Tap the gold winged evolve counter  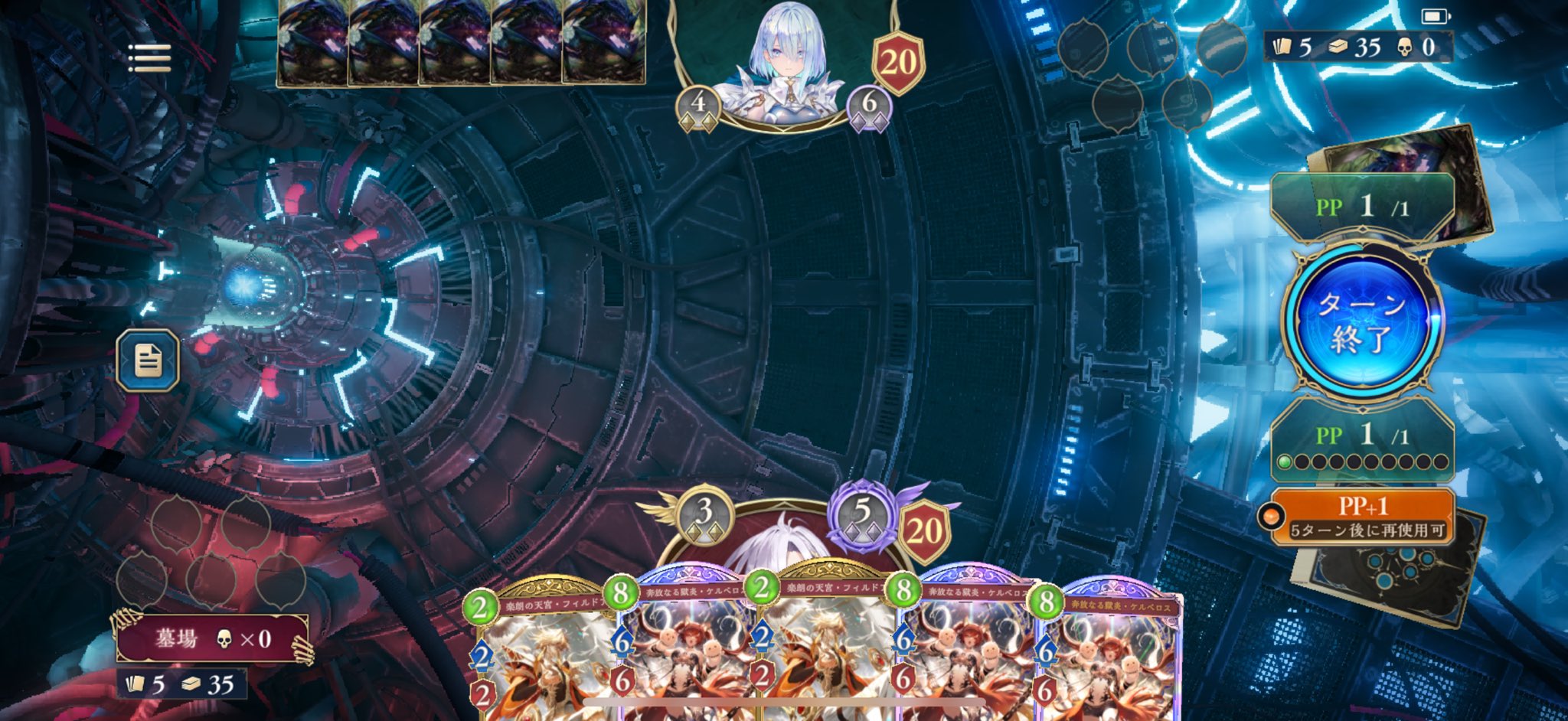pyautogui.click(x=704, y=515)
